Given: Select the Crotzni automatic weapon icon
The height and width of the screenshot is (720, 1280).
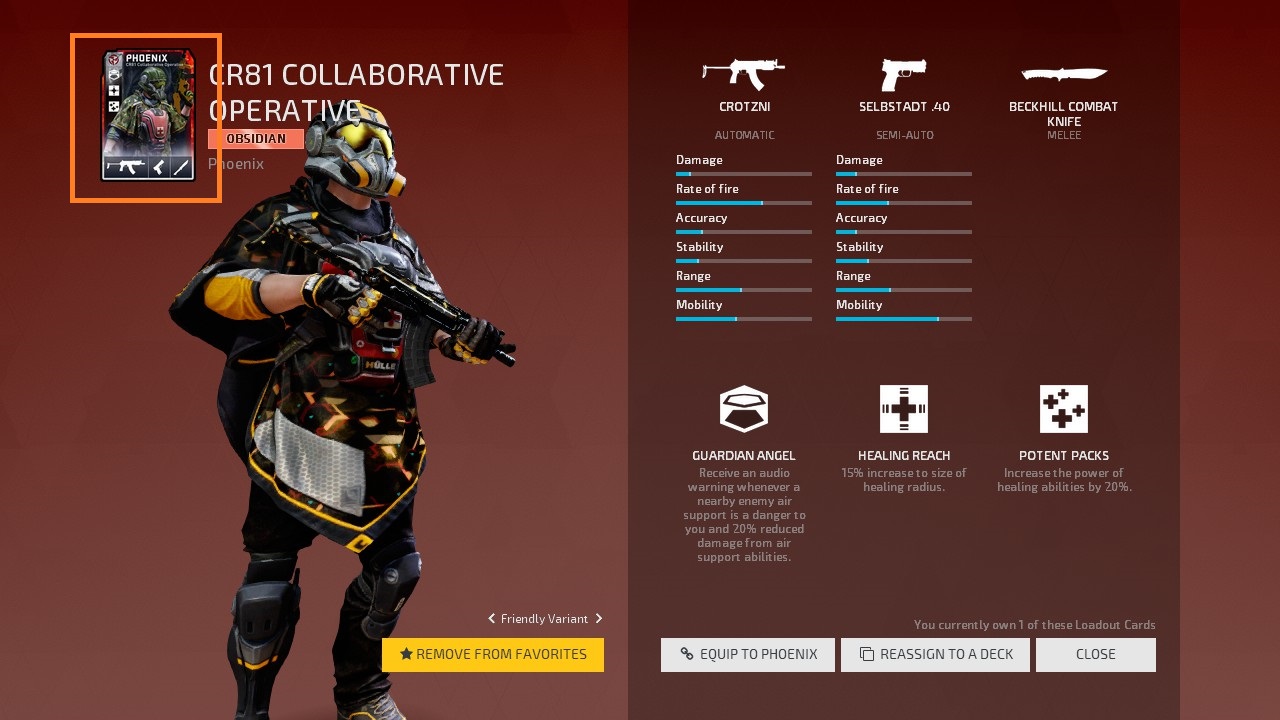Looking at the screenshot, I should pyautogui.click(x=744, y=74).
